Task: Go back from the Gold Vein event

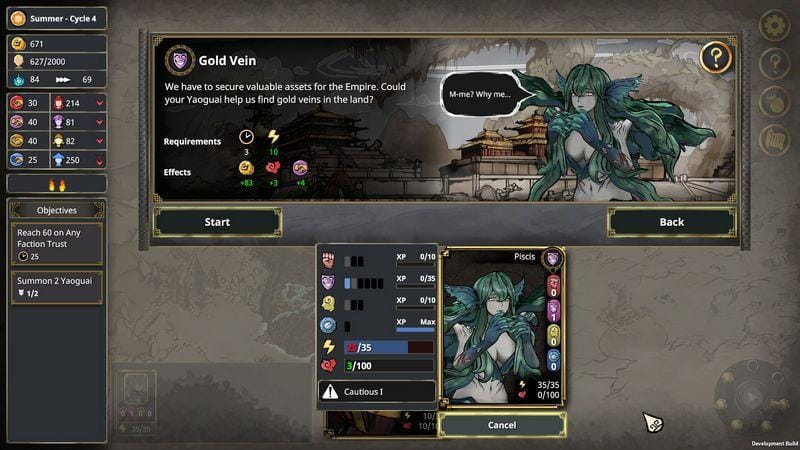Action: (x=671, y=222)
